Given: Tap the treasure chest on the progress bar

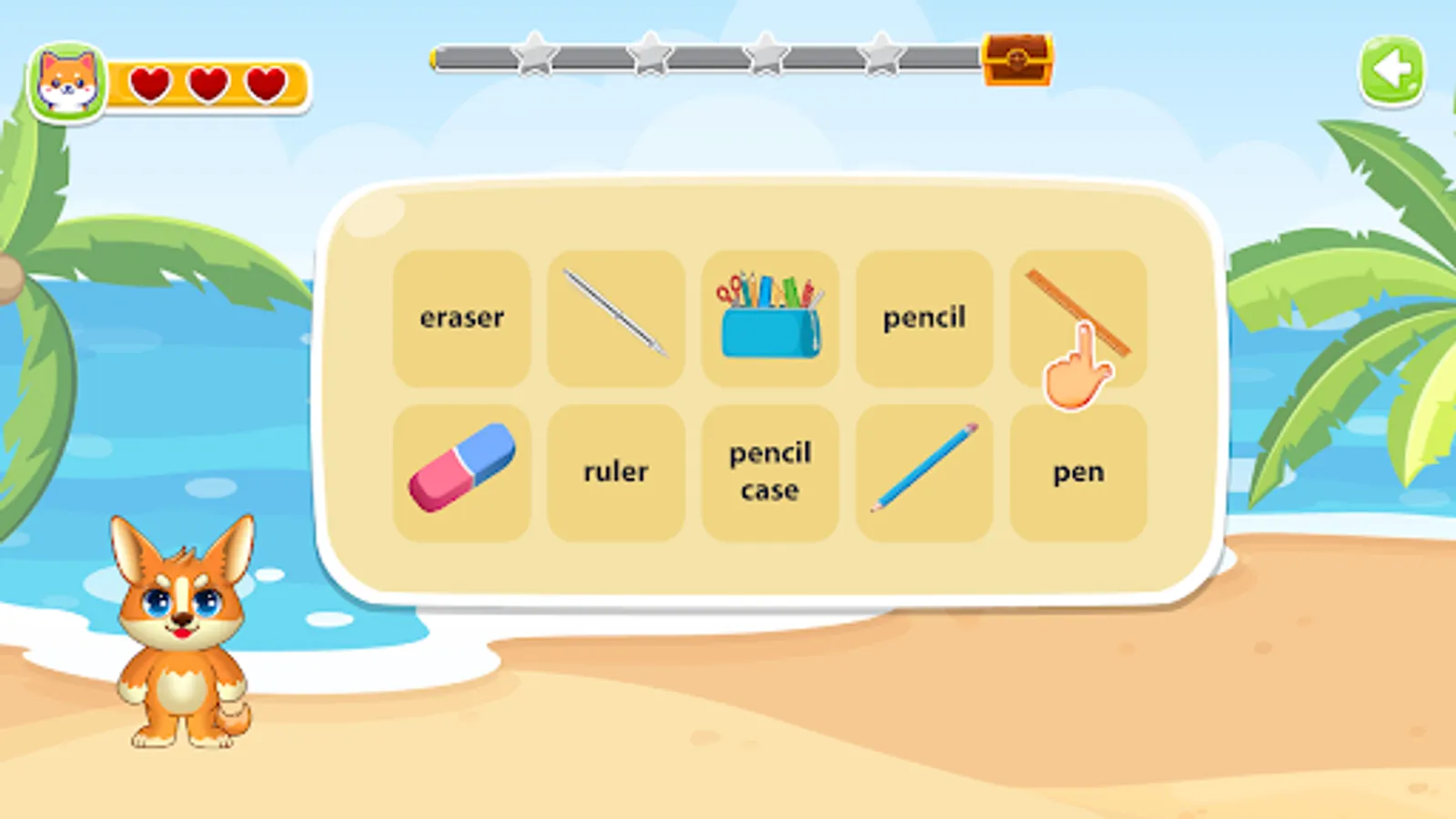Looking at the screenshot, I should (1016, 60).
